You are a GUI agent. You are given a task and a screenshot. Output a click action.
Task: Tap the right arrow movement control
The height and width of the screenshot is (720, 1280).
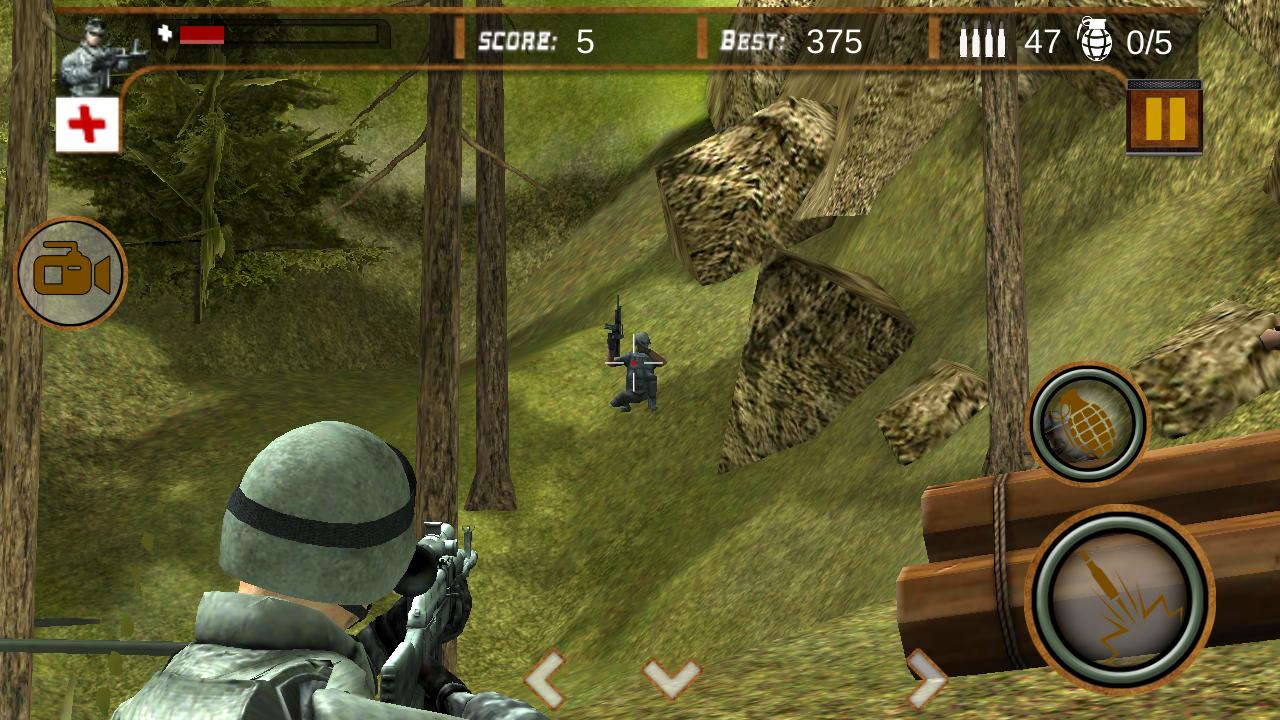coord(926,680)
